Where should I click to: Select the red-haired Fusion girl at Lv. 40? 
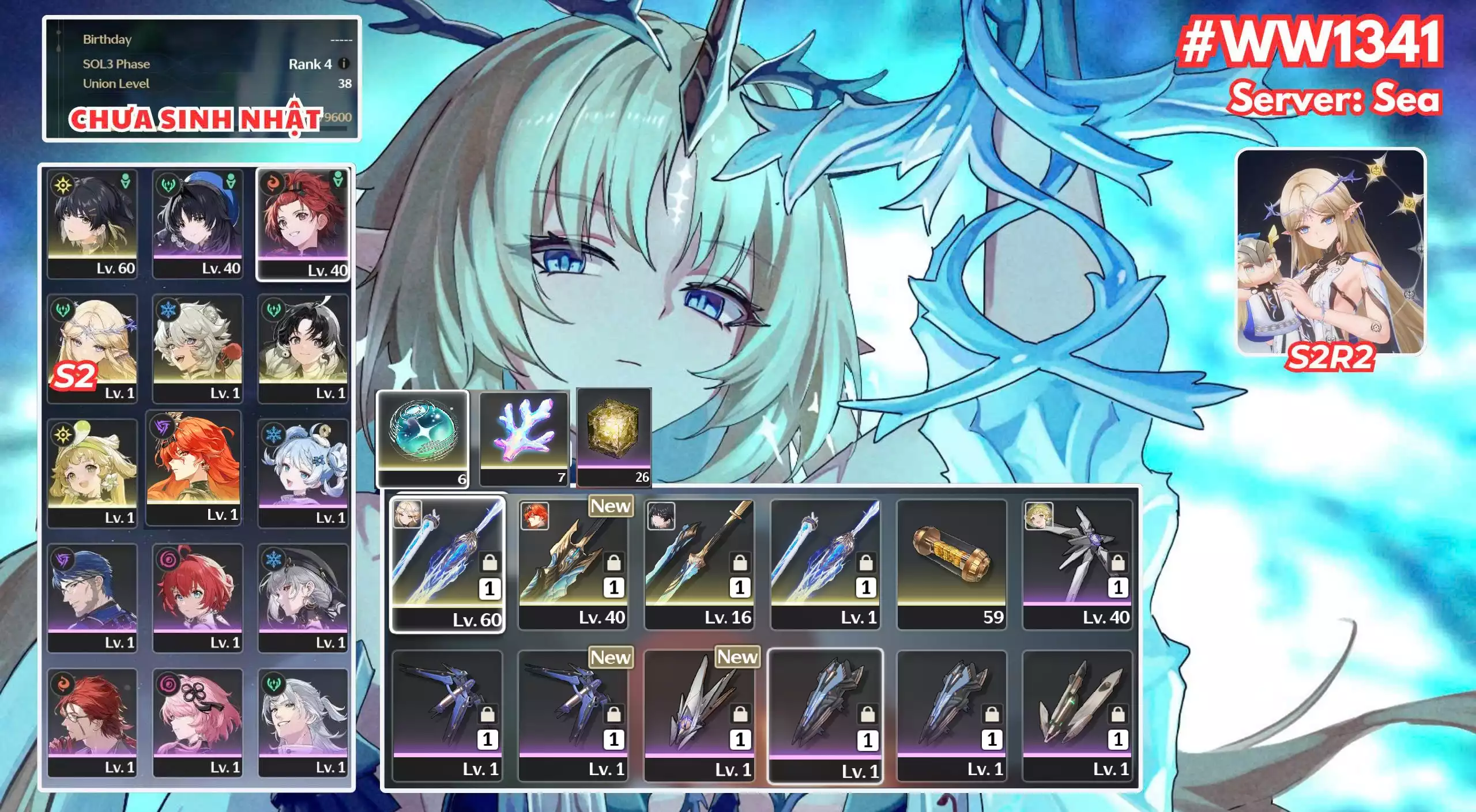pyautogui.click(x=303, y=224)
